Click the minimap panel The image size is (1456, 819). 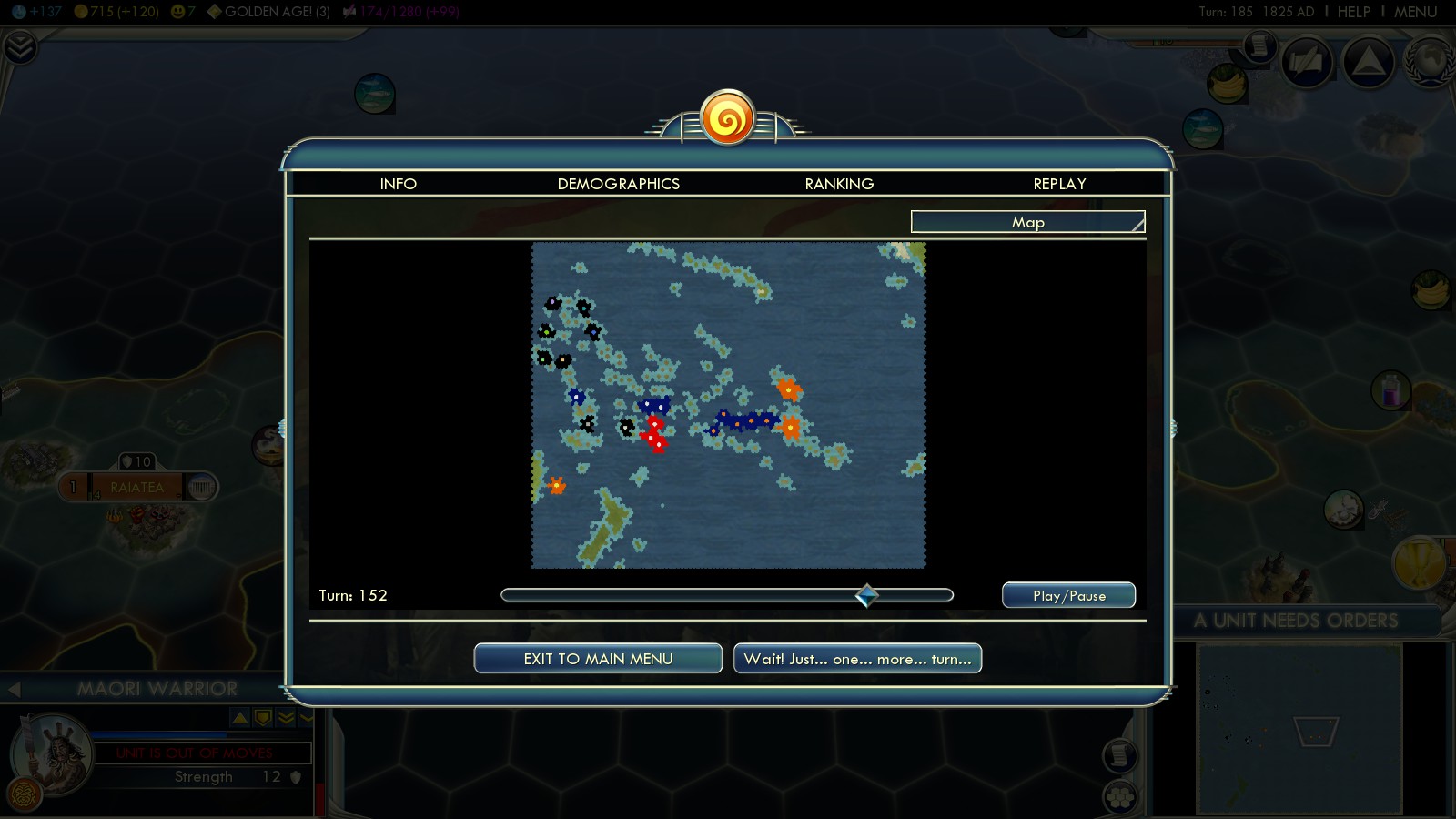(1299, 728)
